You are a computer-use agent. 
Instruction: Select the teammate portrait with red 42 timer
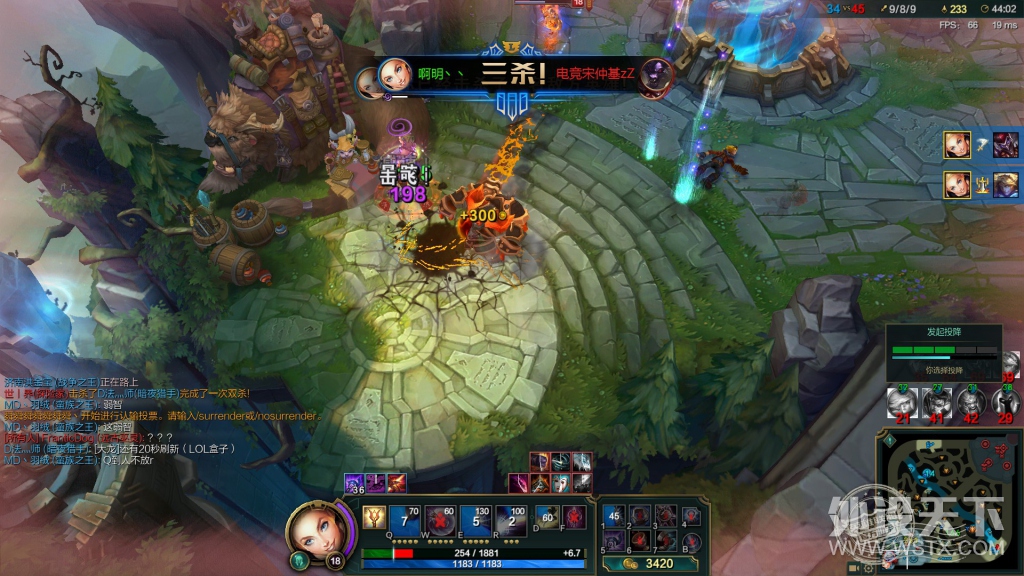[x=970, y=403]
